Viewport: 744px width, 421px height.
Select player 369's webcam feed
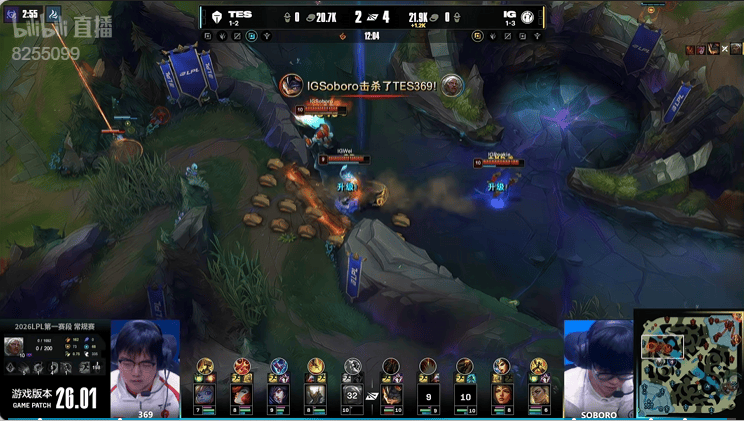pyautogui.click(x=145, y=367)
